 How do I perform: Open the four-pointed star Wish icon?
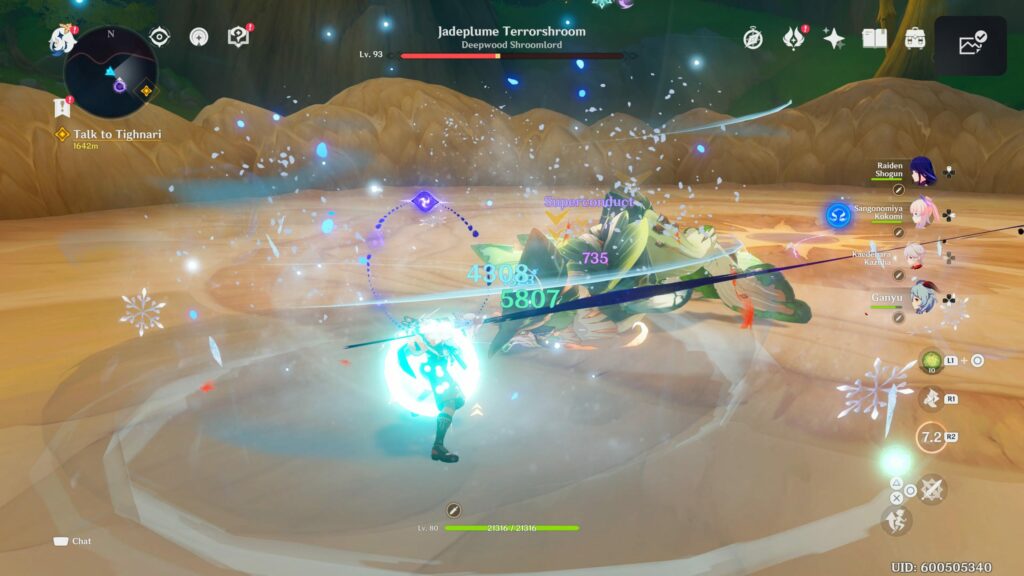(x=833, y=38)
